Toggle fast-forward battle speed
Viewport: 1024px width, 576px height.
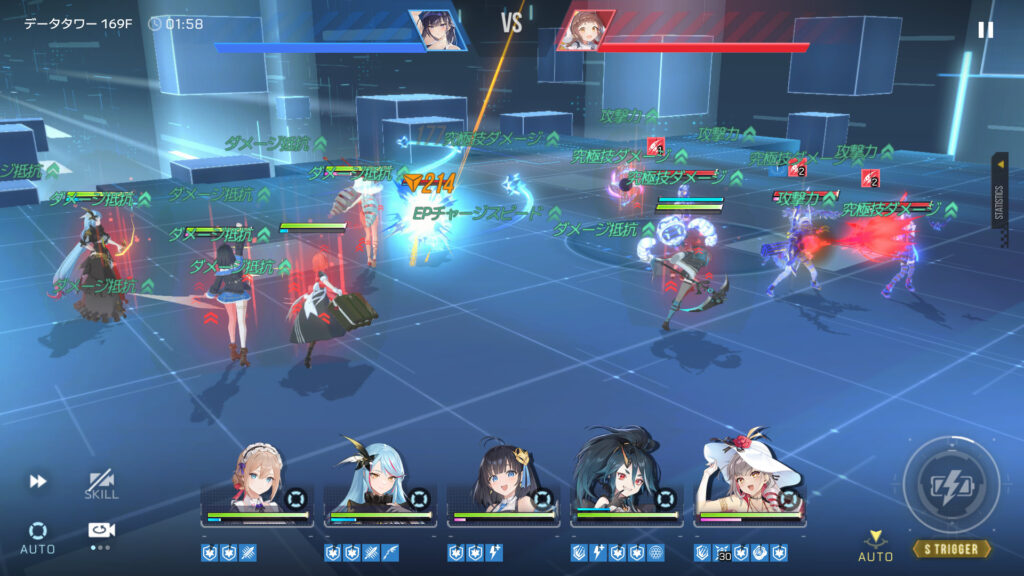[x=38, y=482]
